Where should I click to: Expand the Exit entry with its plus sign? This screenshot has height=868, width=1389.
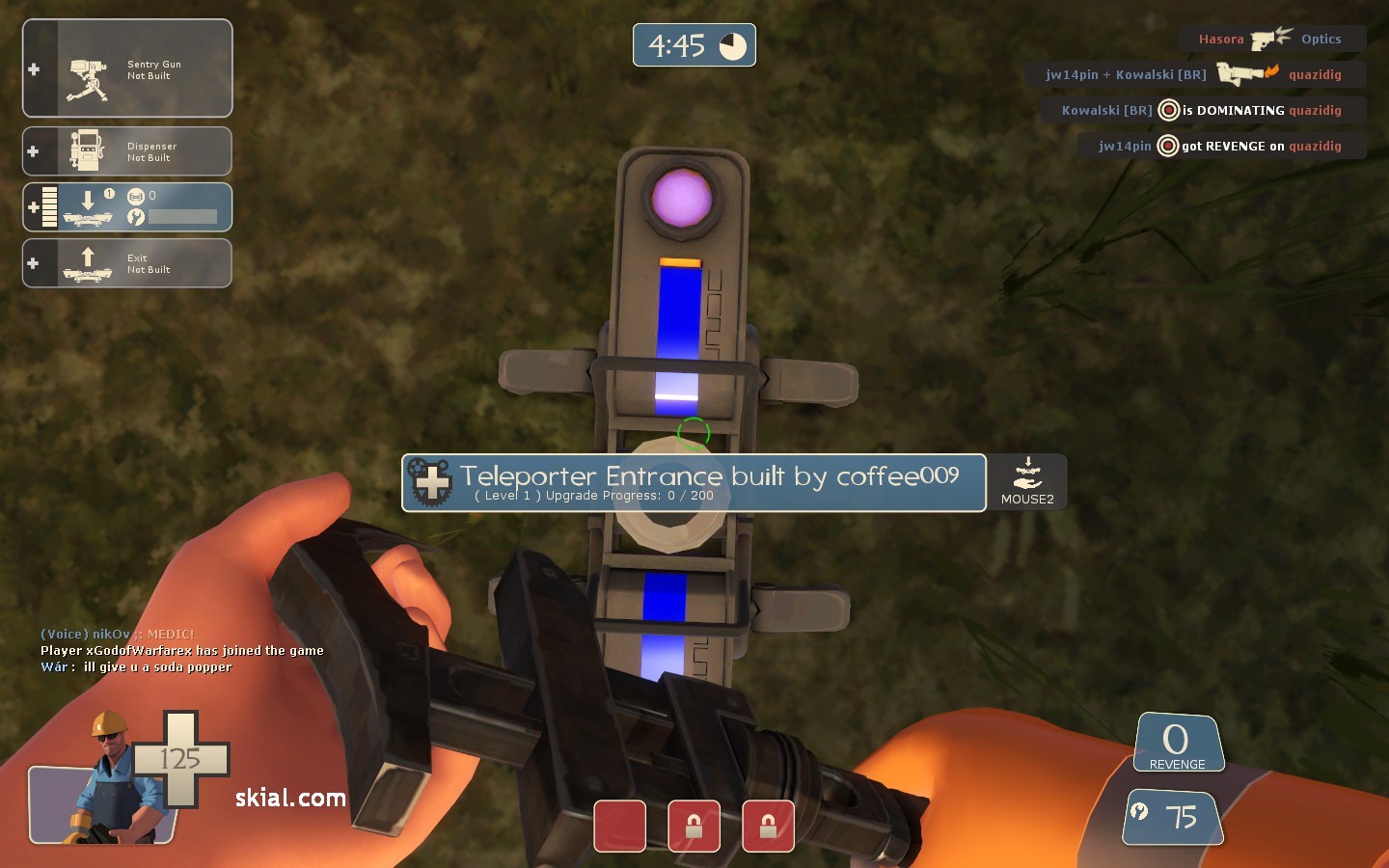tap(34, 262)
